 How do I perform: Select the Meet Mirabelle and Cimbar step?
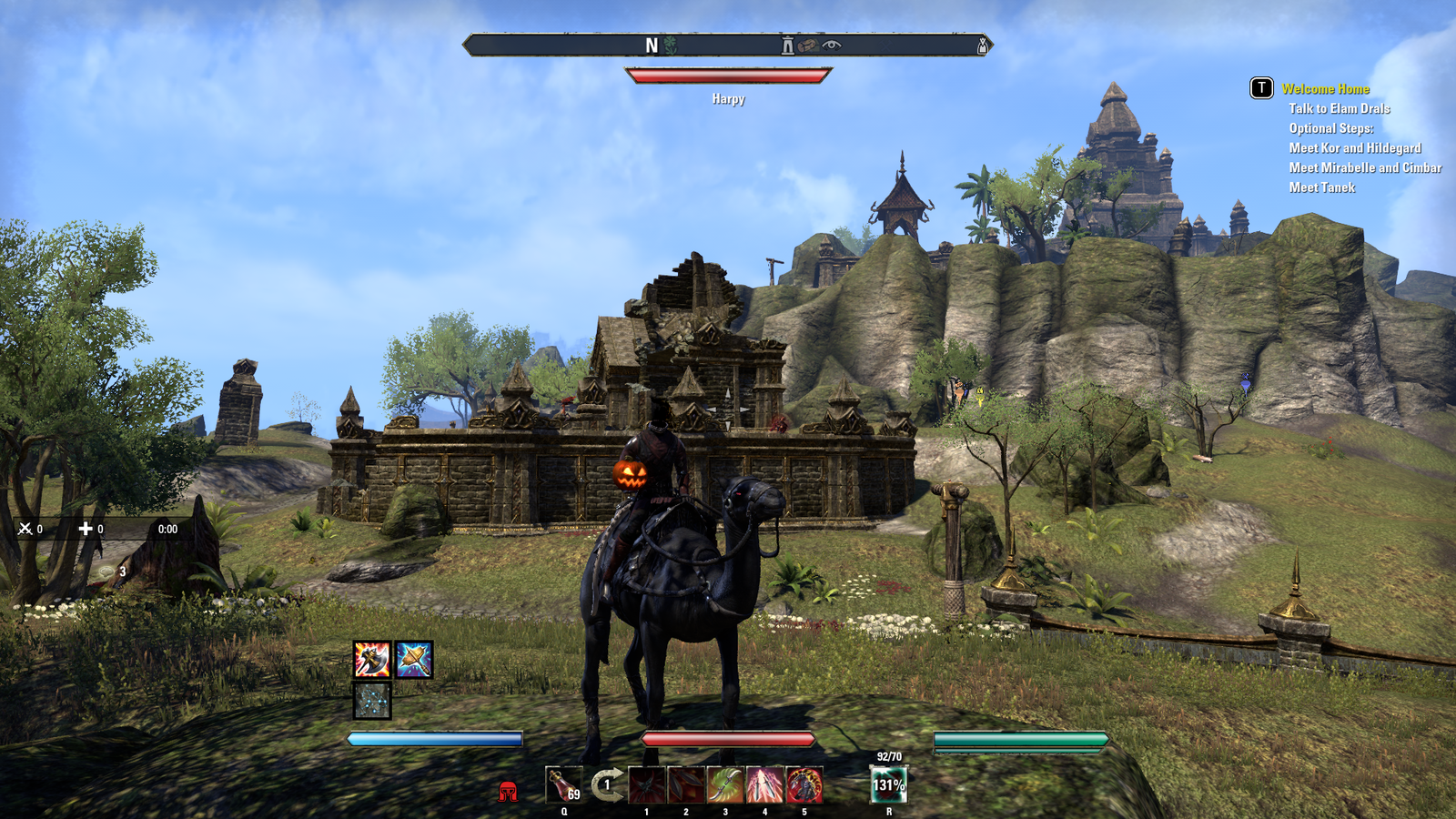pyautogui.click(x=1364, y=167)
